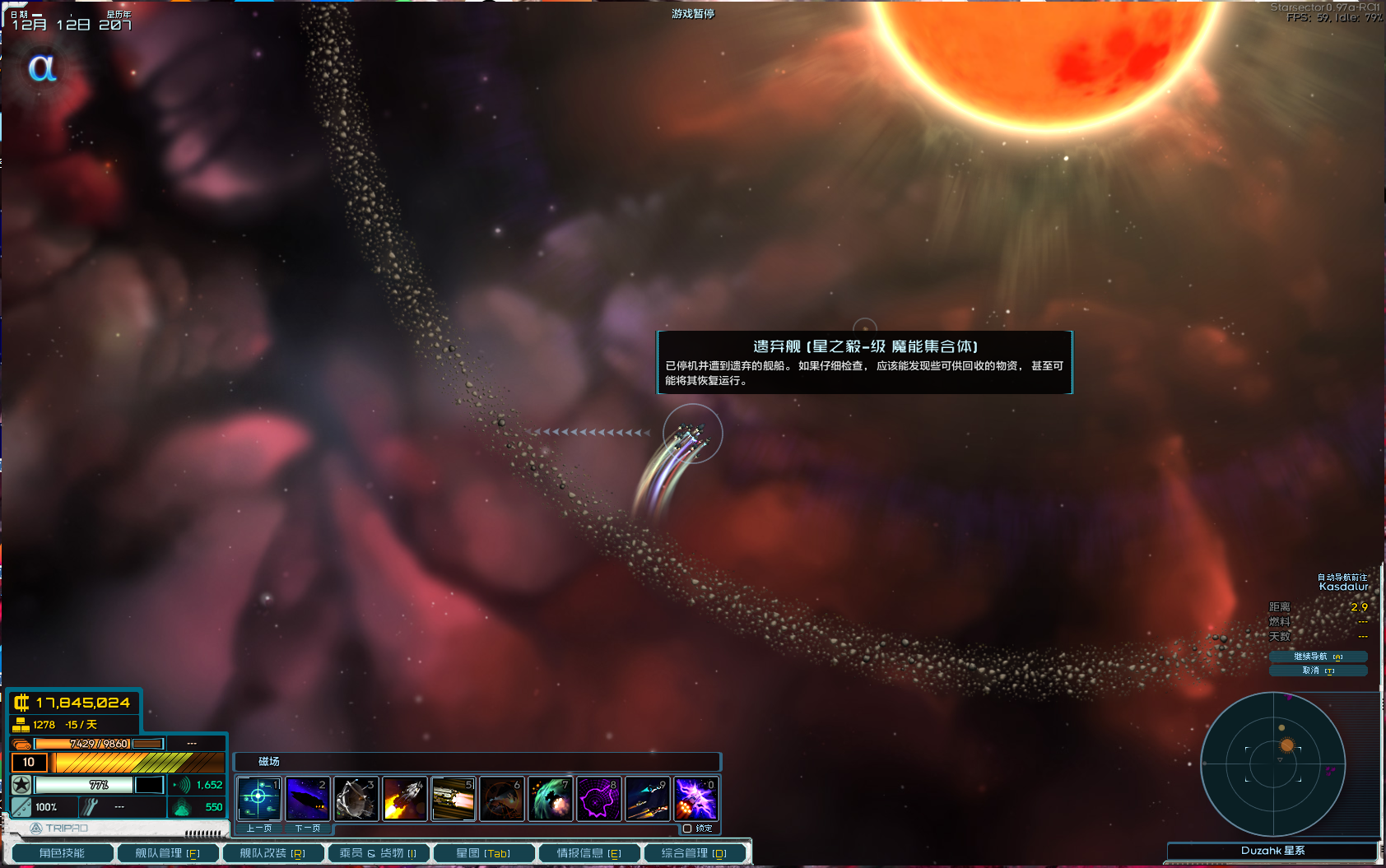Image resolution: width=1386 pixels, height=868 pixels.
Task: Open the 舰队改装 refit screen
Action: pos(272,853)
